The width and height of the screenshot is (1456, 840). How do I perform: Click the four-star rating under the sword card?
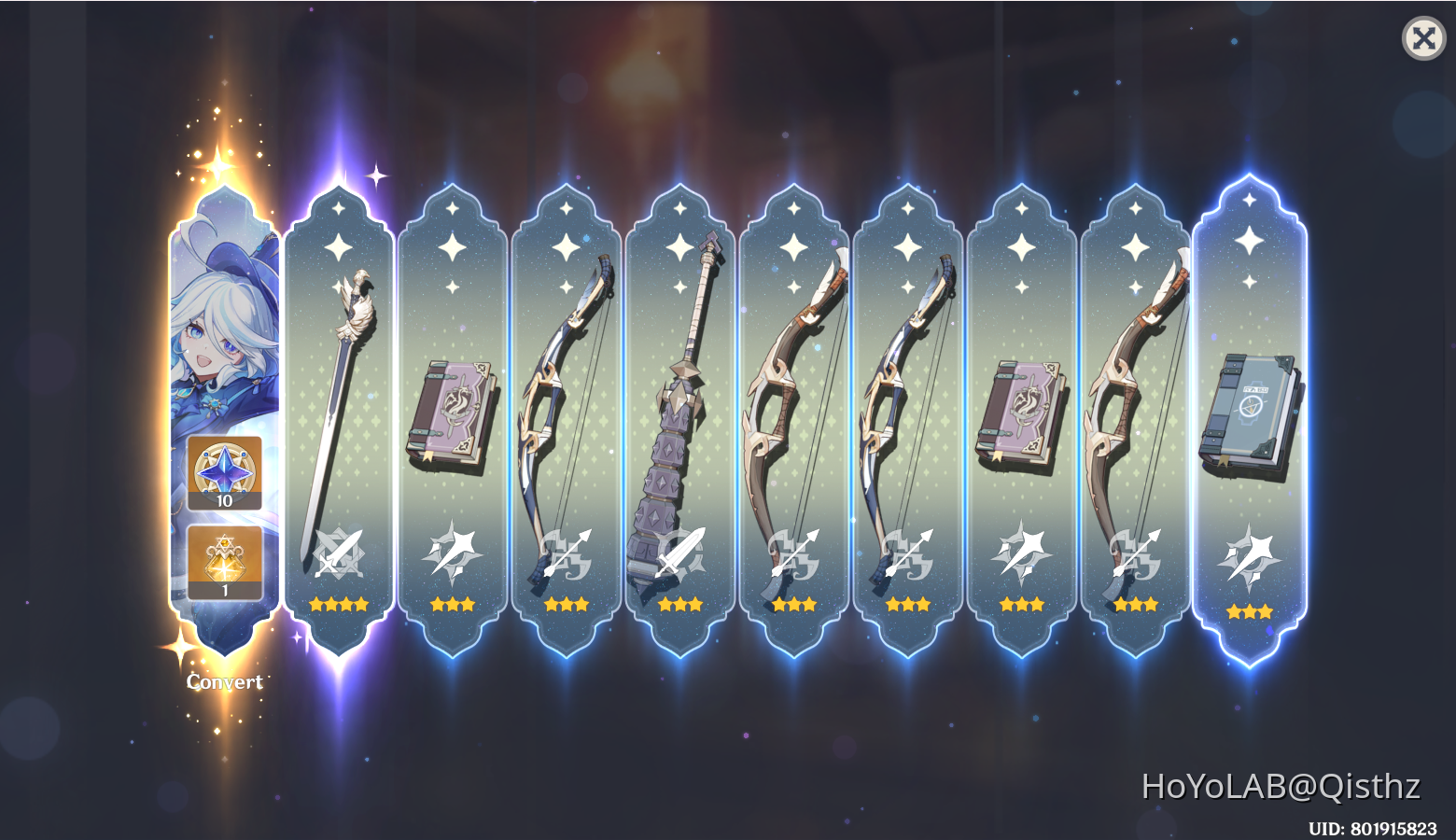click(341, 604)
